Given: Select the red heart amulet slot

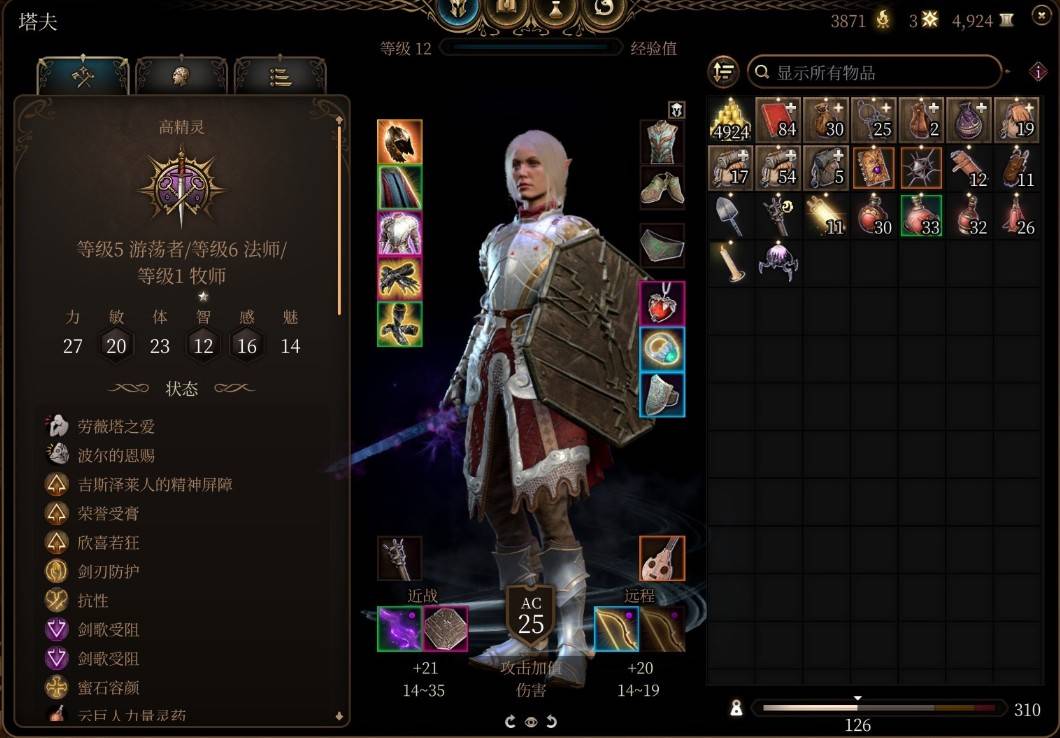Looking at the screenshot, I should pyautogui.click(x=662, y=303).
